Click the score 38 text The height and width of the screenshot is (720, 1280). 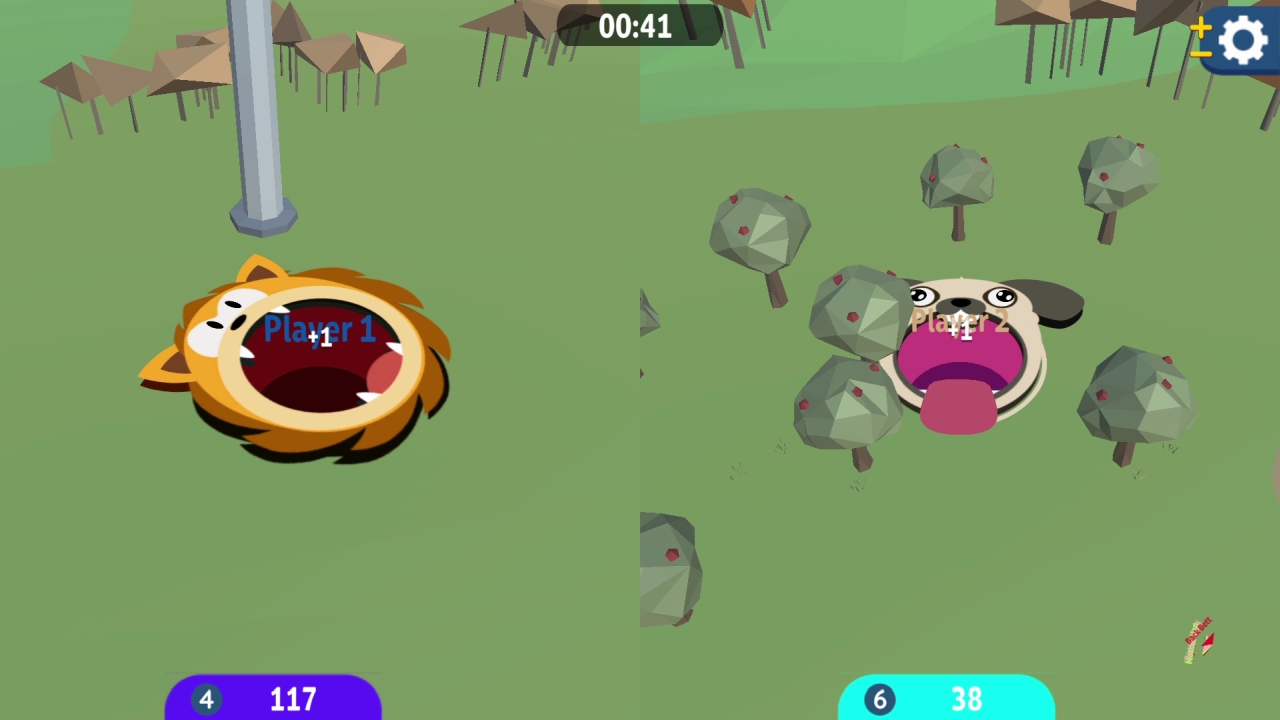966,699
